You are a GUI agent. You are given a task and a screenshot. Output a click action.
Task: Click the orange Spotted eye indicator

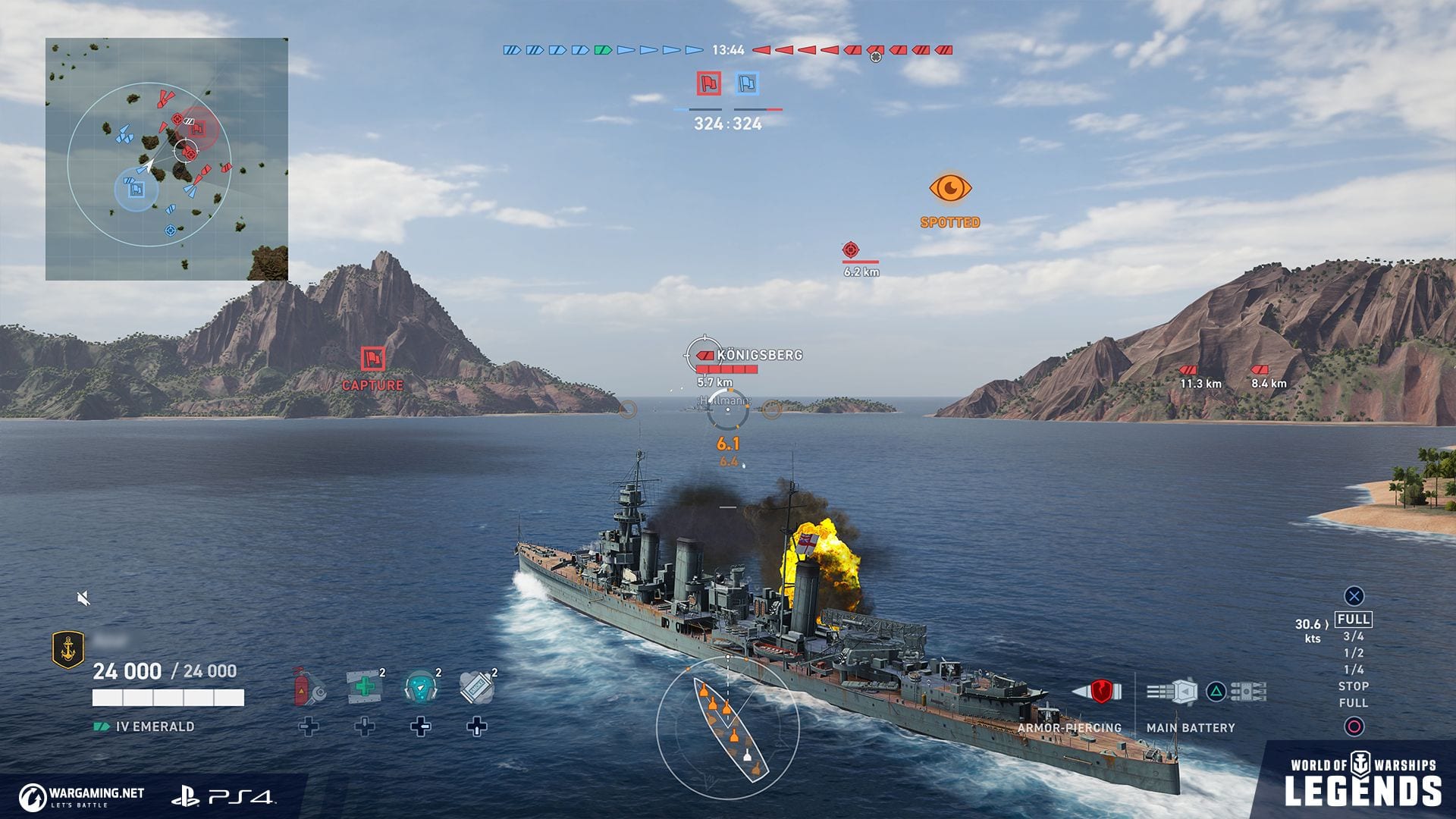click(950, 188)
